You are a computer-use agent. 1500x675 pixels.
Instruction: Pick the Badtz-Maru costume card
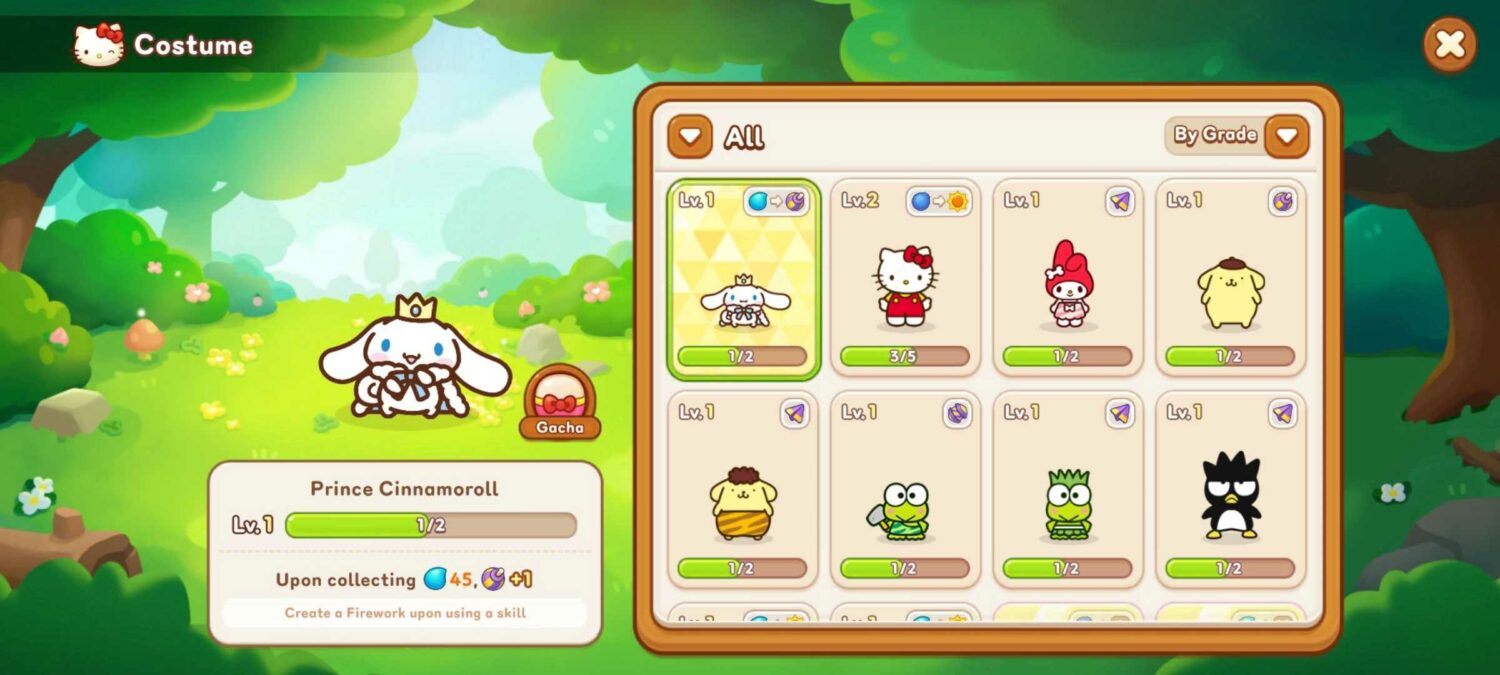point(1231,490)
